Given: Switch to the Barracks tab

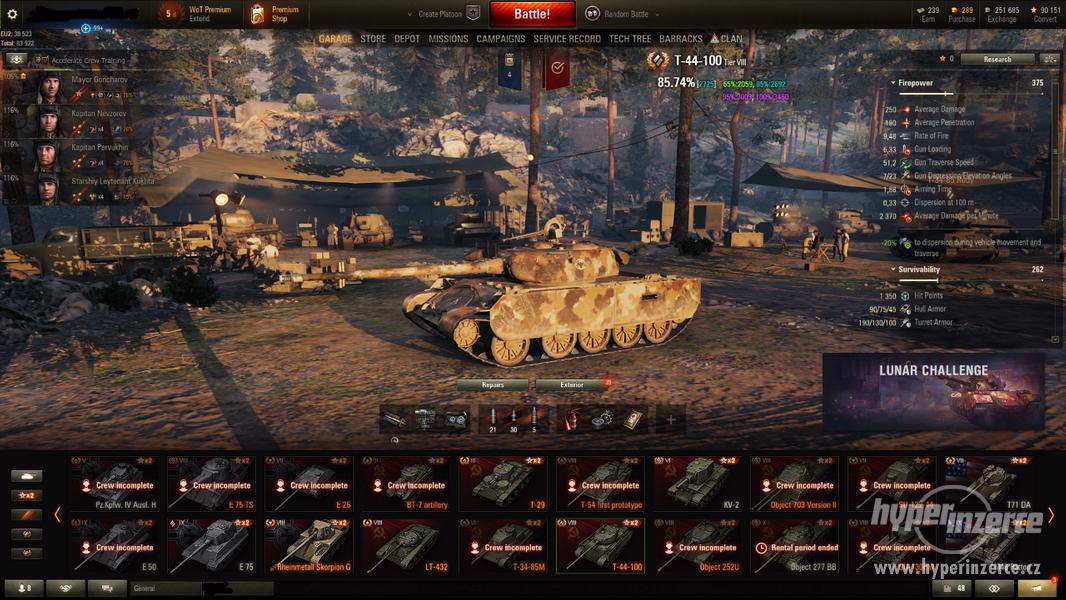Looking at the screenshot, I should tap(681, 39).
